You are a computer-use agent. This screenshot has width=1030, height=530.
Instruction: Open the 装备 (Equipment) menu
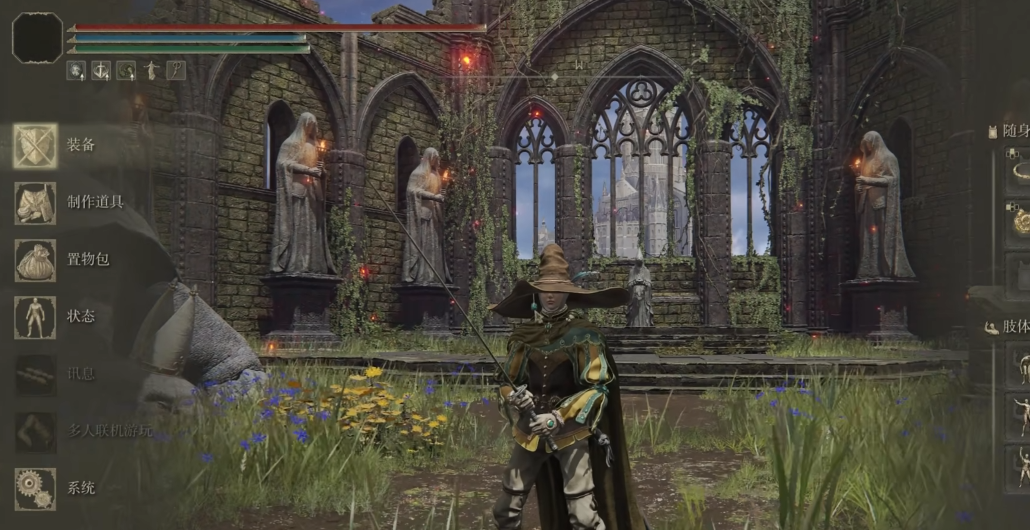pyautogui.click(x=81, y=145)
